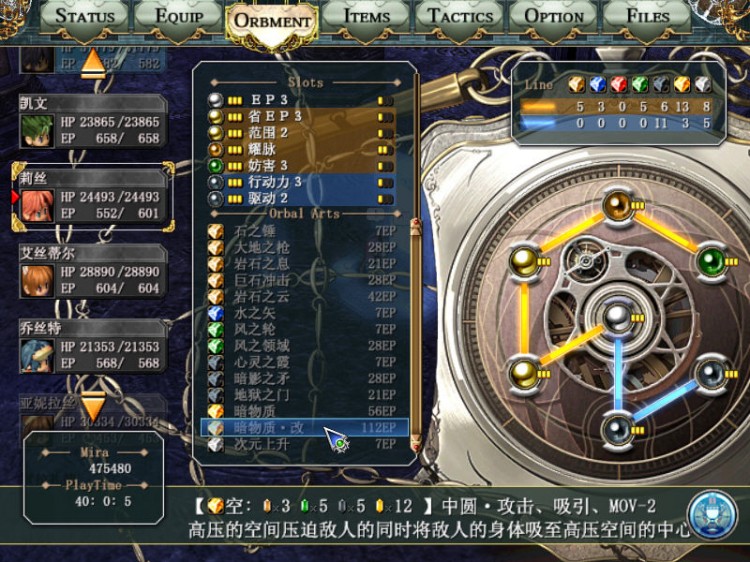The height and width of the screenshot is (562, 750).
Task: Click the round blue help button
Action: pos(713,511)
